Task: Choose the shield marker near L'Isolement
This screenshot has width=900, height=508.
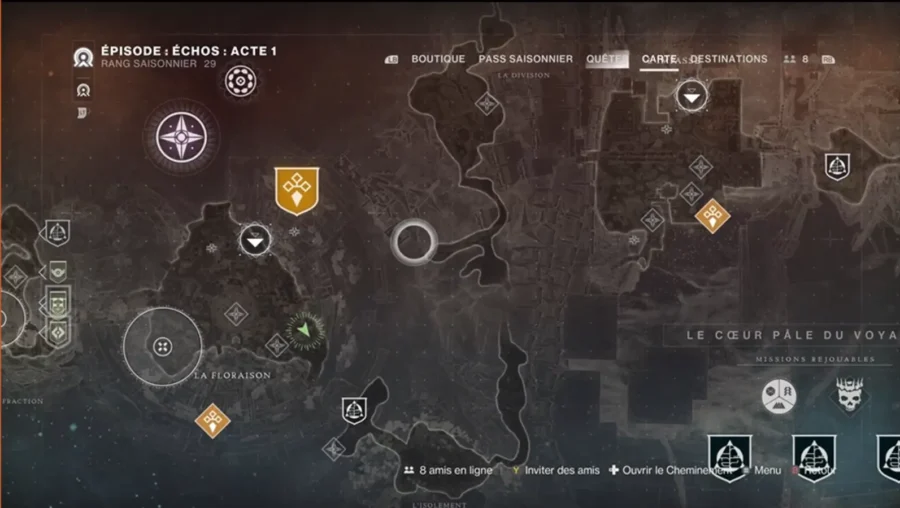Action: pyautogui.click(x=353, y=409)
